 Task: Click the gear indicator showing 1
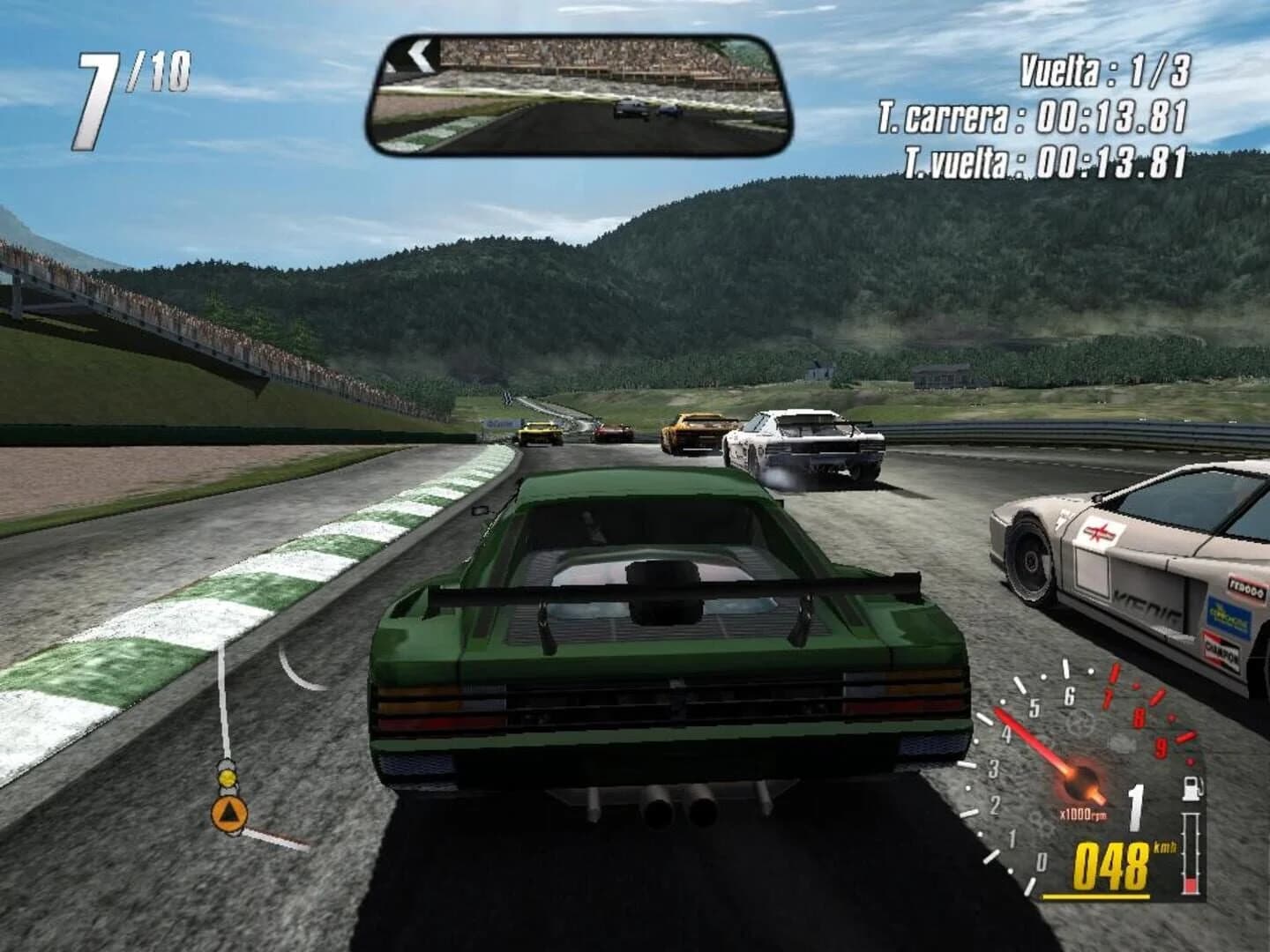pyautogui.click(x=1136, y=804)
